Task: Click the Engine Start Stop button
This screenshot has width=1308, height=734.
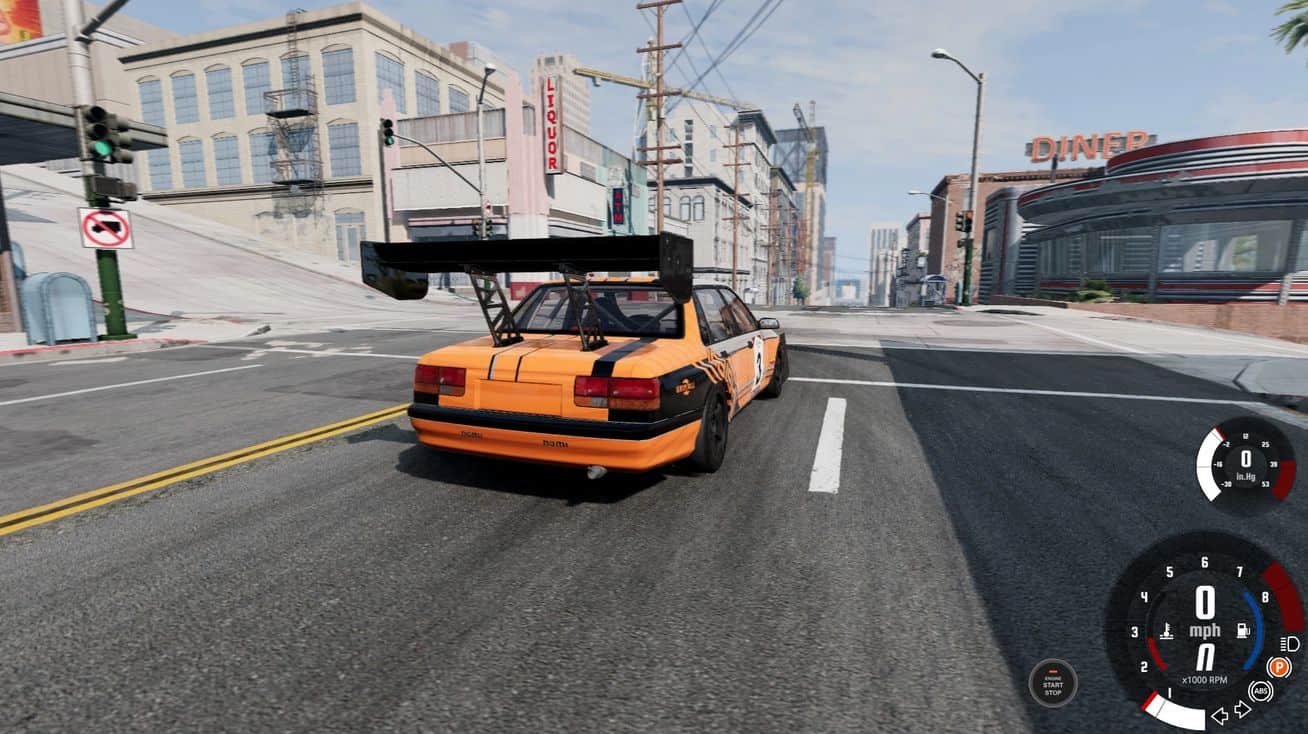Action: point(1053,684)
